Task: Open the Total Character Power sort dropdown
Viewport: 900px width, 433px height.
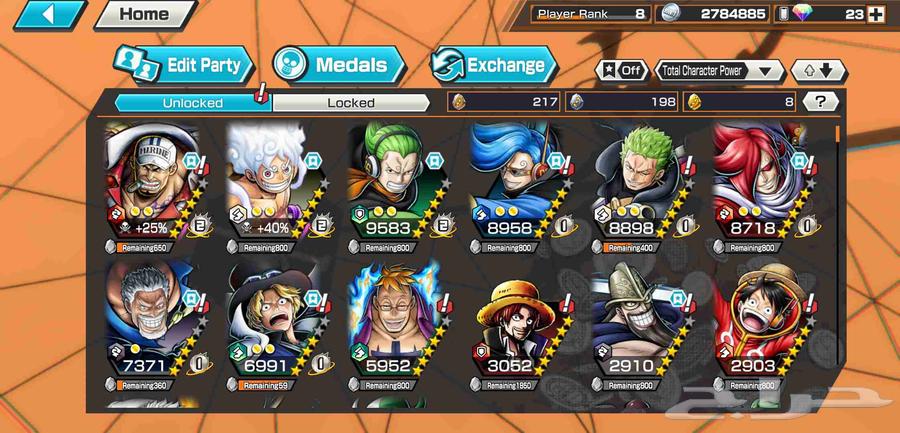Action: pos(719,70)
